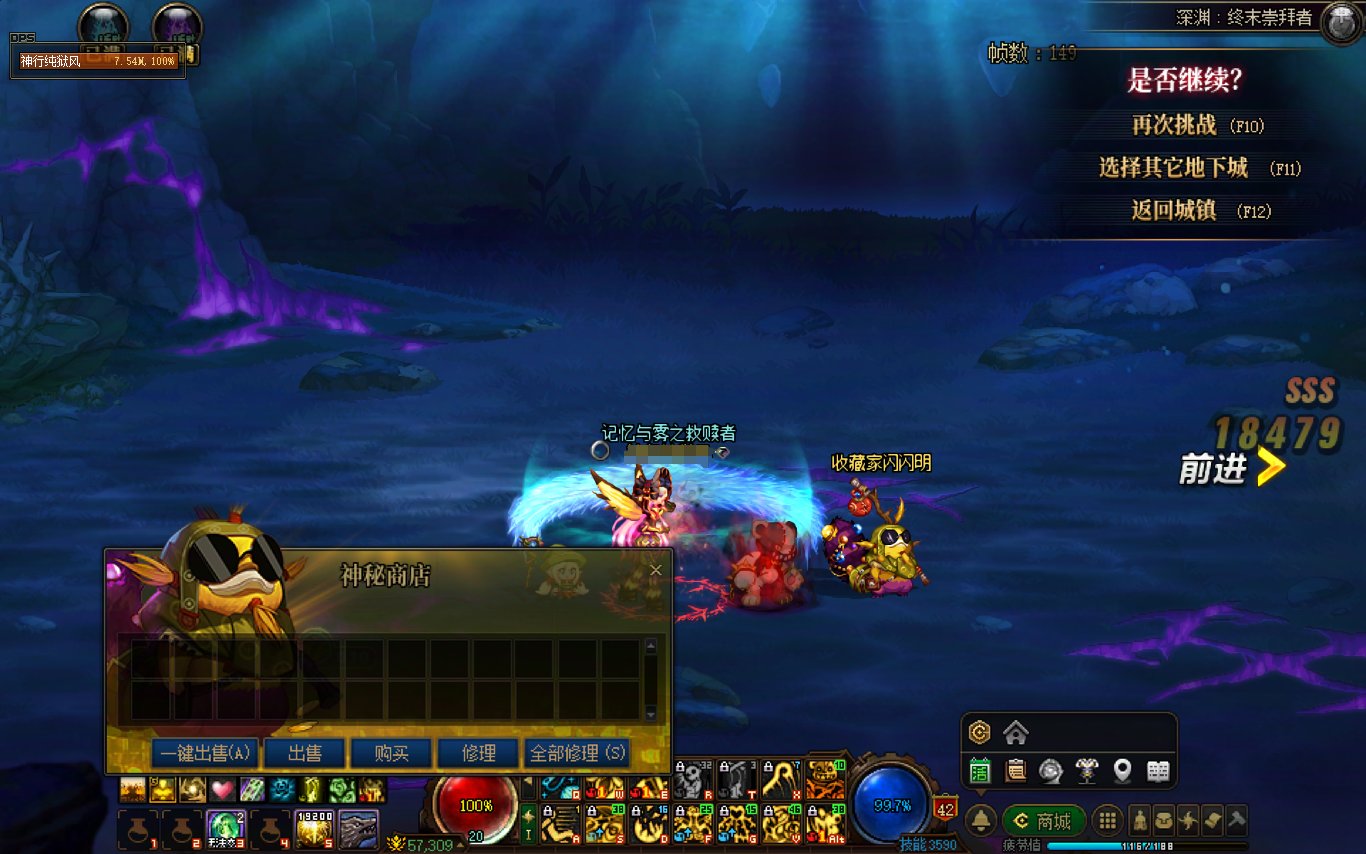The height and width of the screenshot is (854, 1366).
Task: Select 选择其它地下城 option
Action: click(x=1174, y=168)
